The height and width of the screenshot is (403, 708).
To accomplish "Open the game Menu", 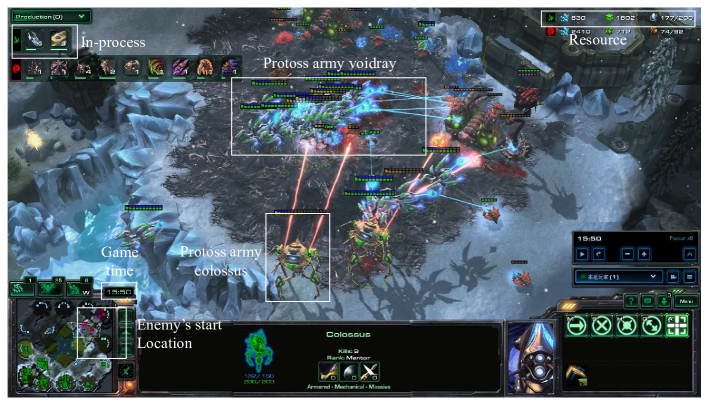I will (x=685, y=300).
